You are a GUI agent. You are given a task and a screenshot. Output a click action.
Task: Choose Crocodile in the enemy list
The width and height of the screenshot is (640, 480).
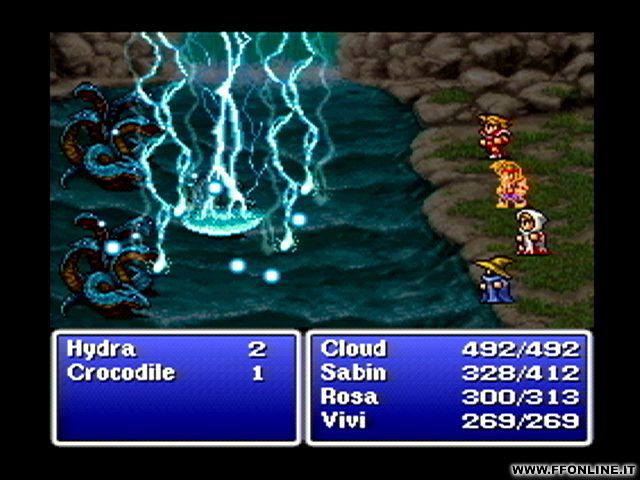pos(121,373)
